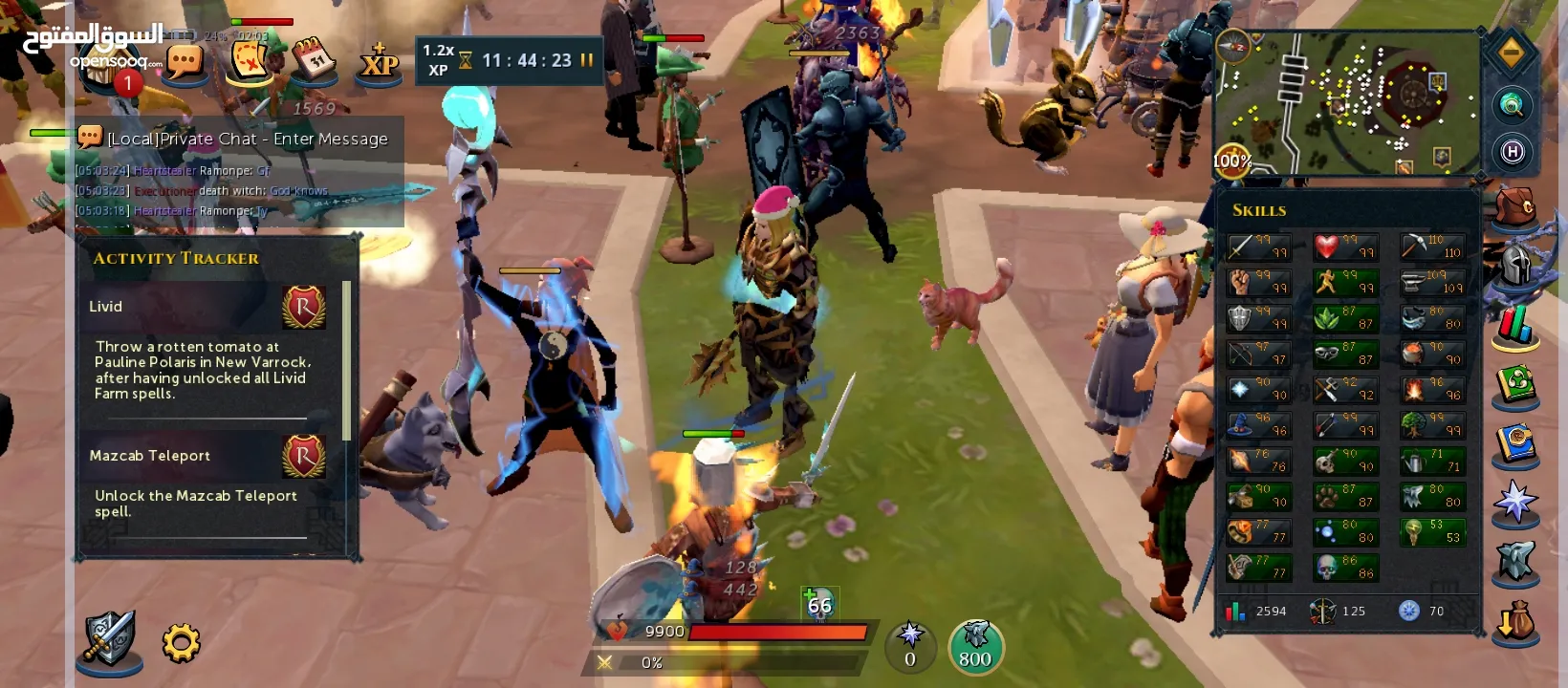Select the Mazcab Teleport activity entry
Image resolution: width=1568 pixels, height=688 pixels.
207,456
